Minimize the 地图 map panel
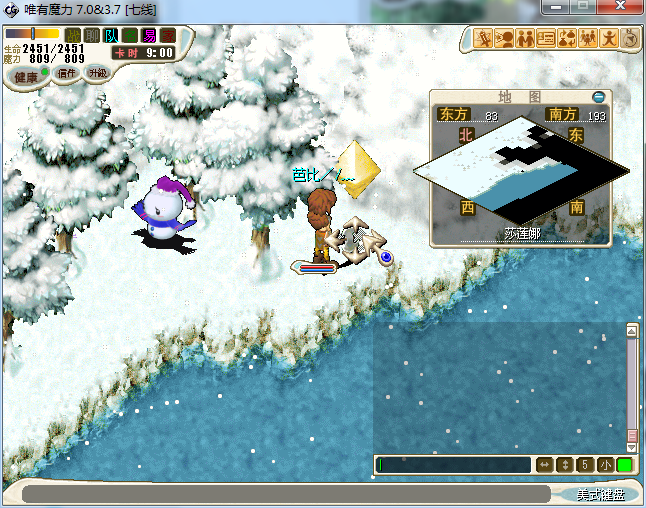The image size is (646, 508). (598, 97)
